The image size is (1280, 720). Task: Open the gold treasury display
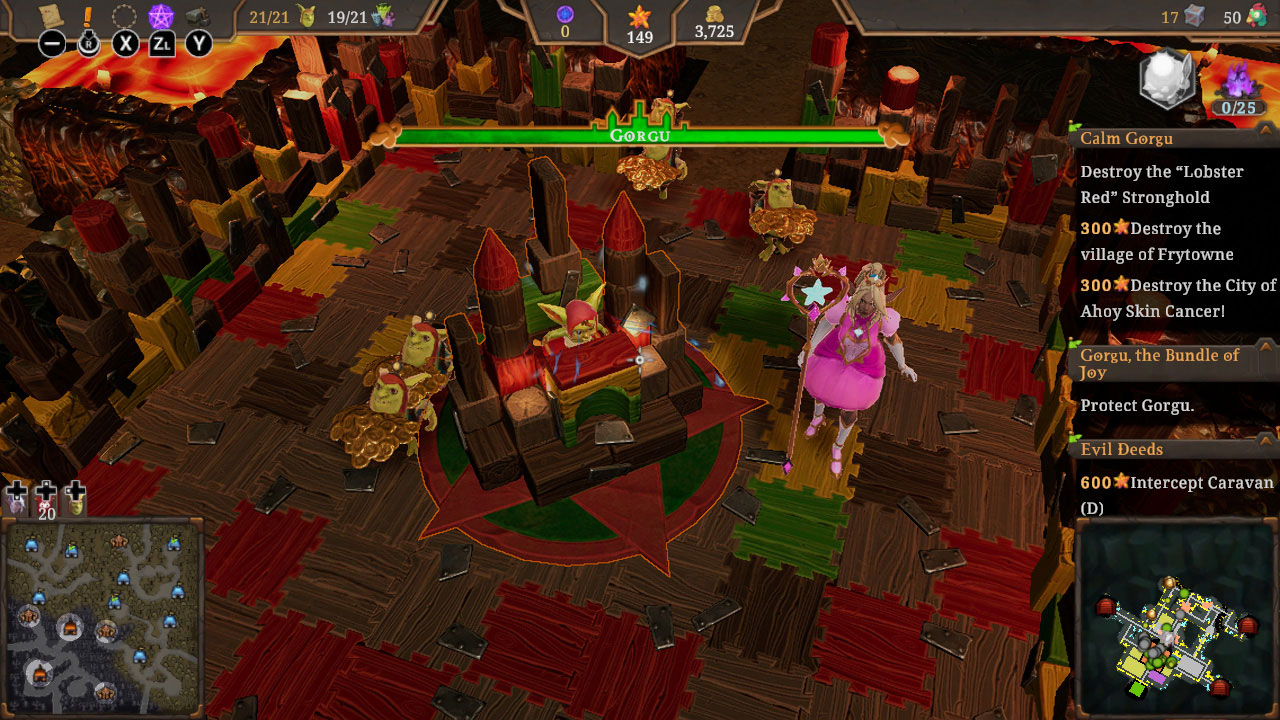click(x=713, y=16)
